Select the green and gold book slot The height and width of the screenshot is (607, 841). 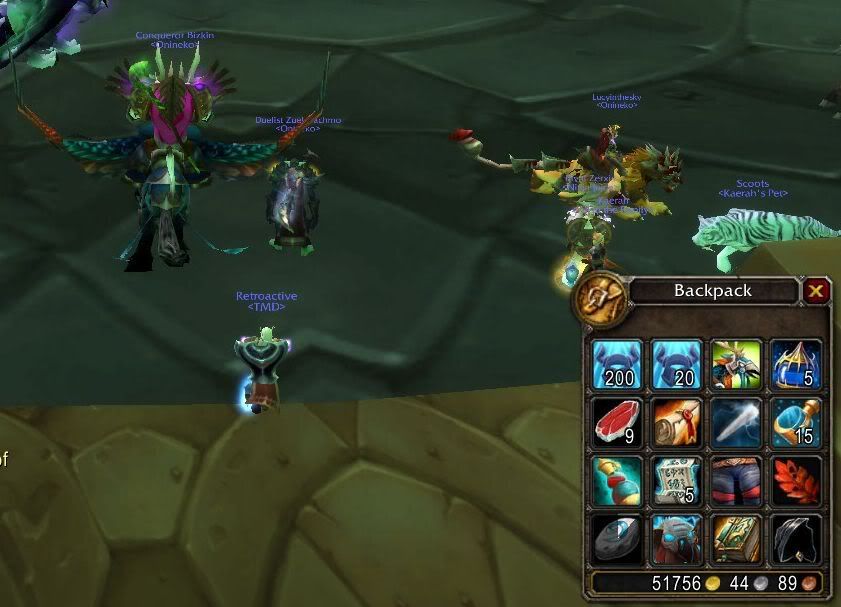coord(736,539)
